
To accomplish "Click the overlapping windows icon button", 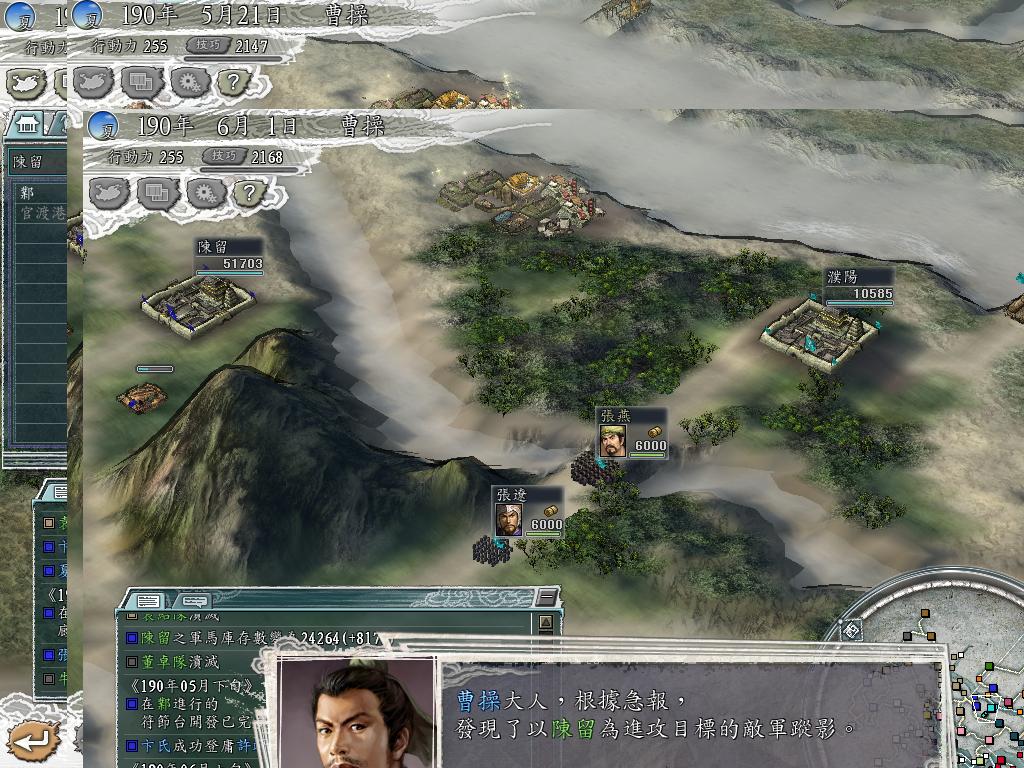I will (x=158, y=192).
